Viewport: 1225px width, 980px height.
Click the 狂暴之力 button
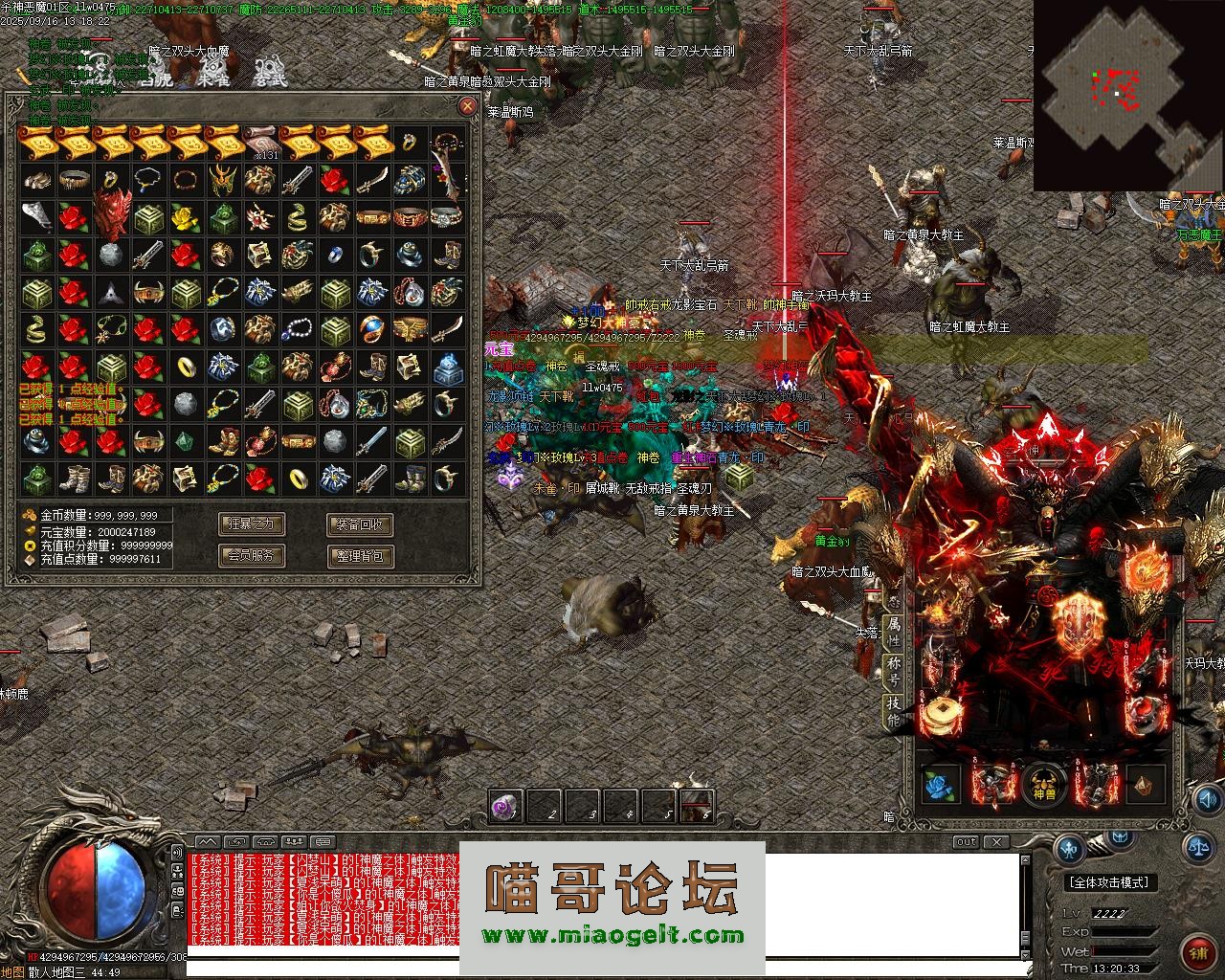(x=253, y=523)
